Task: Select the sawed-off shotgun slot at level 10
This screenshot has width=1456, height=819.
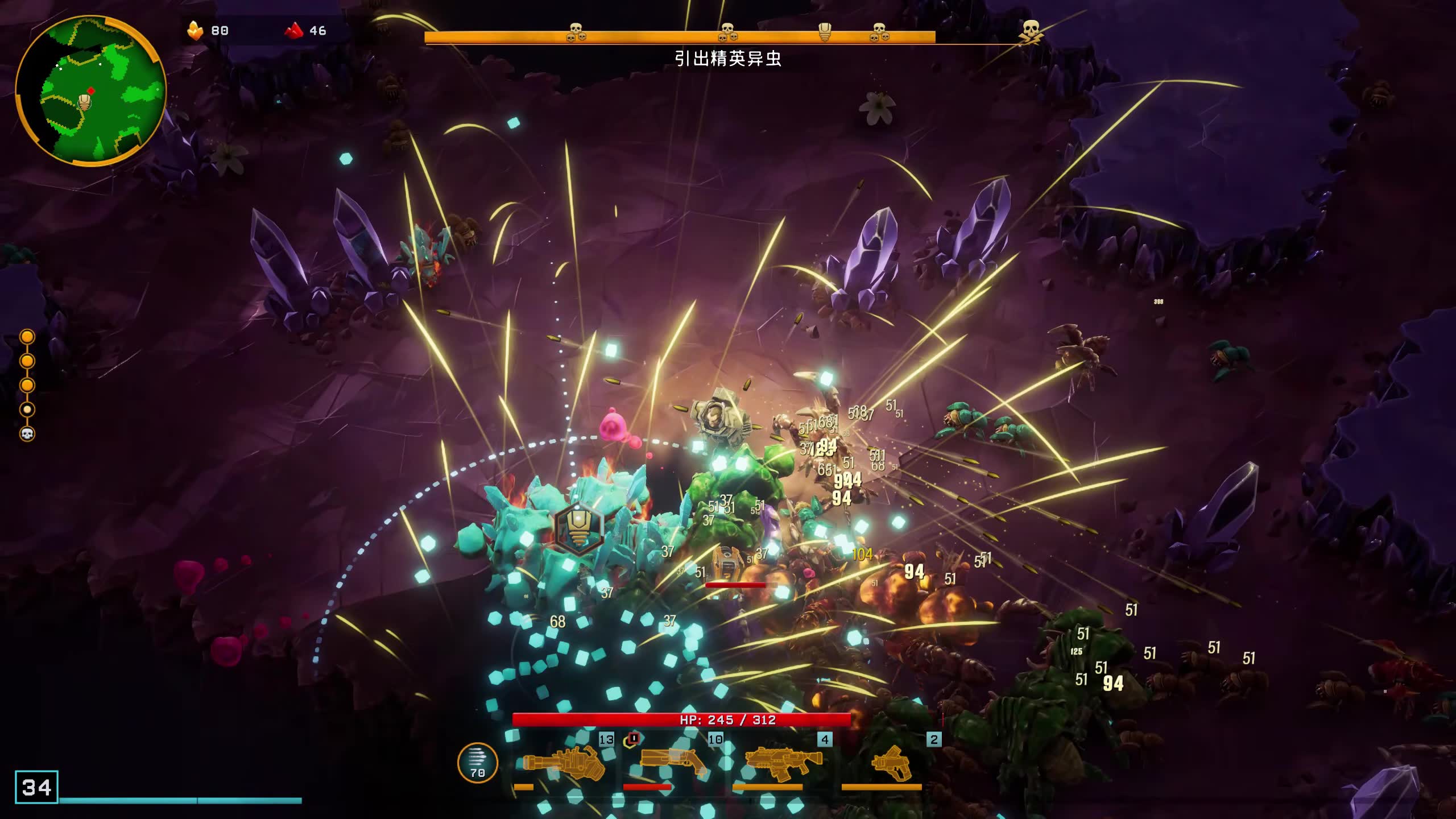Action: point(673,762)
